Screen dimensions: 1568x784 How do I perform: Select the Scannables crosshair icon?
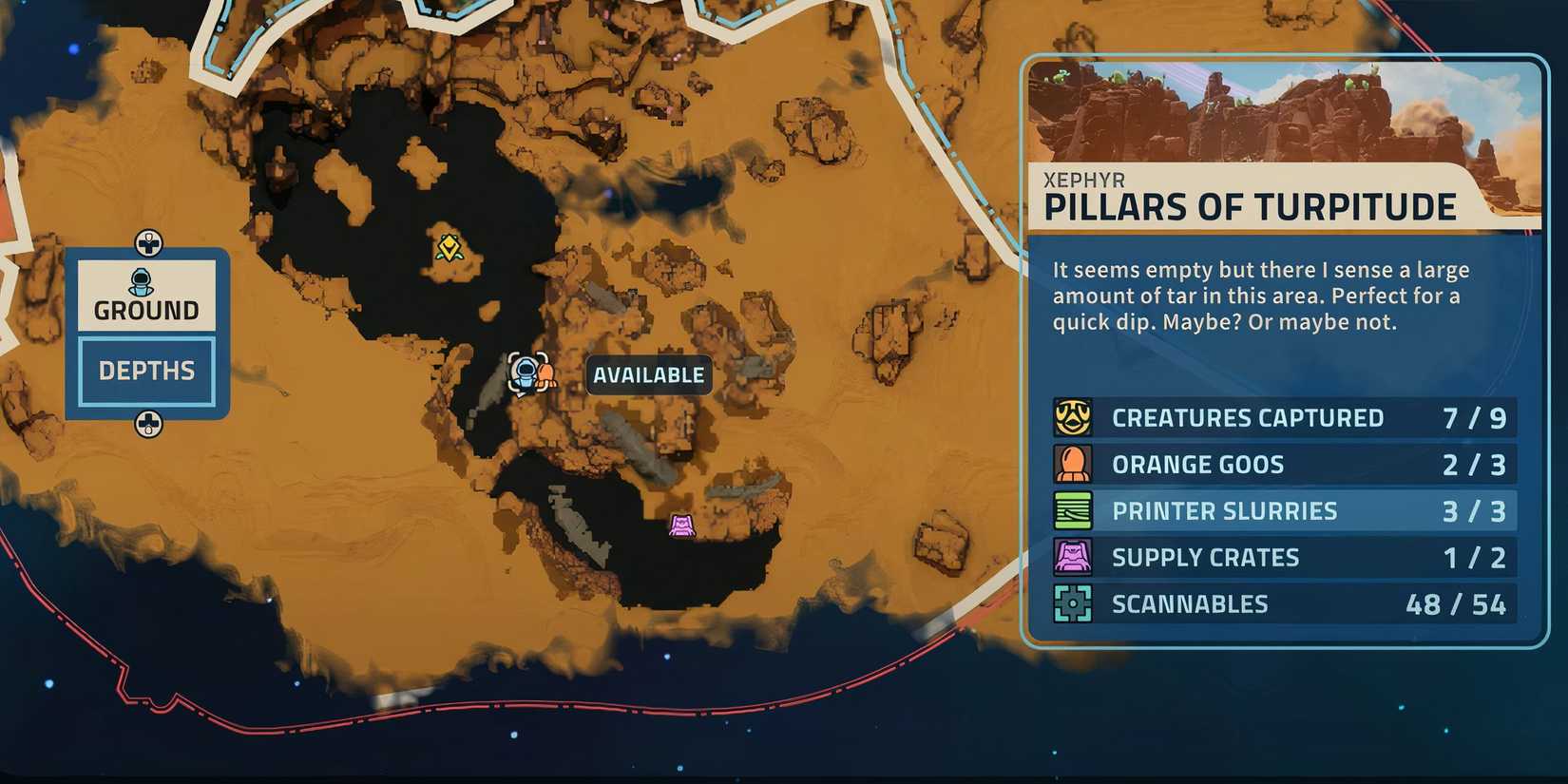tap(1074, 603)
